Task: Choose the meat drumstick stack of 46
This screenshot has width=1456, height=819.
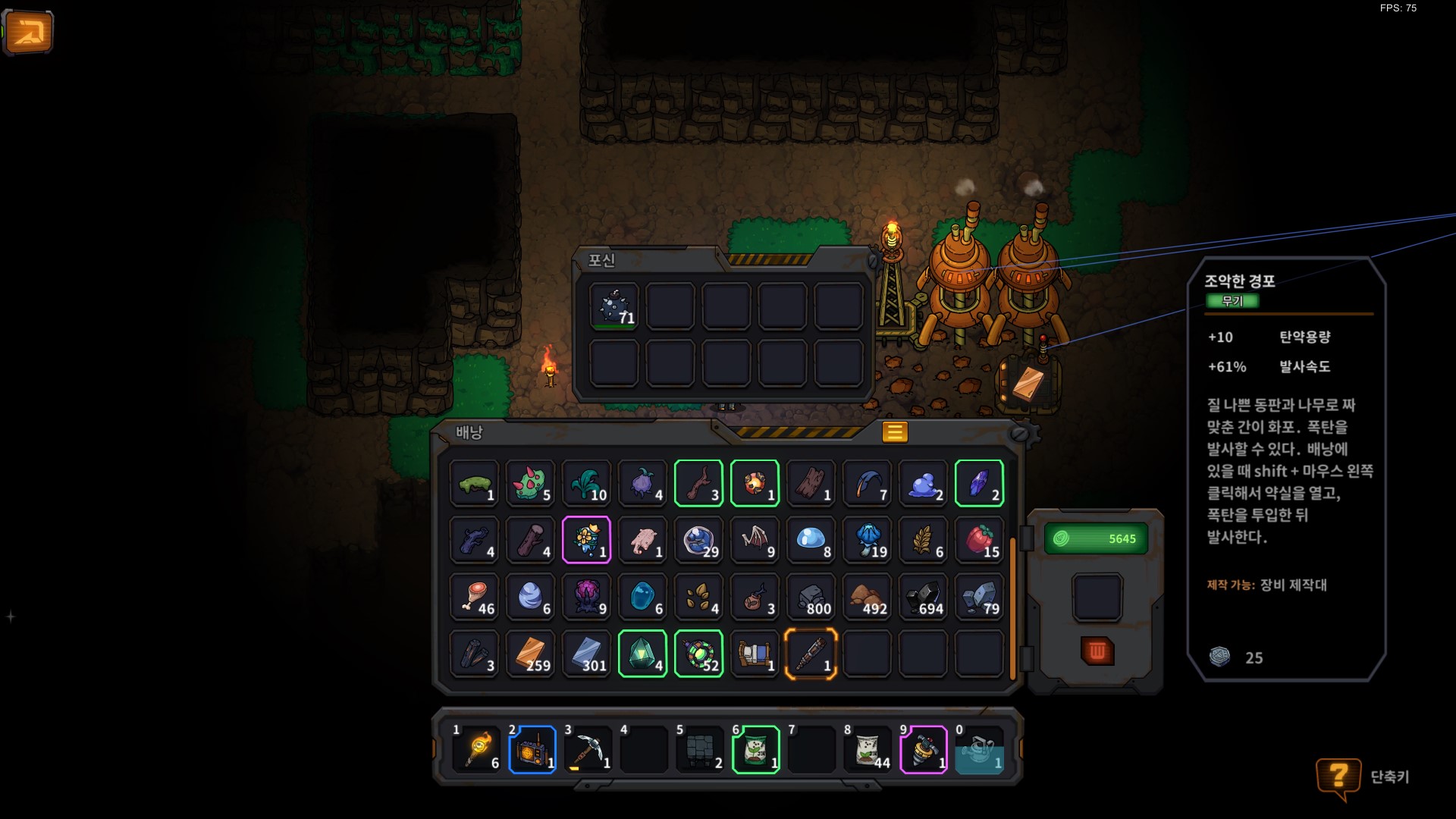Action: point(474,598)
